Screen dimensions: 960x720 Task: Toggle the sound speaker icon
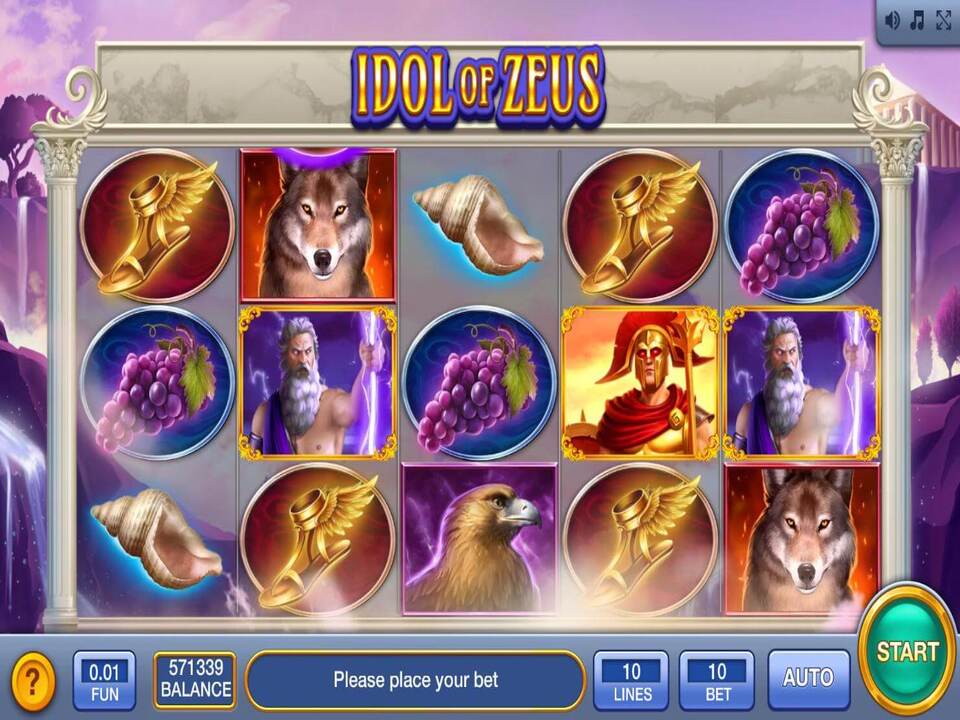click(x=892, y=20)
